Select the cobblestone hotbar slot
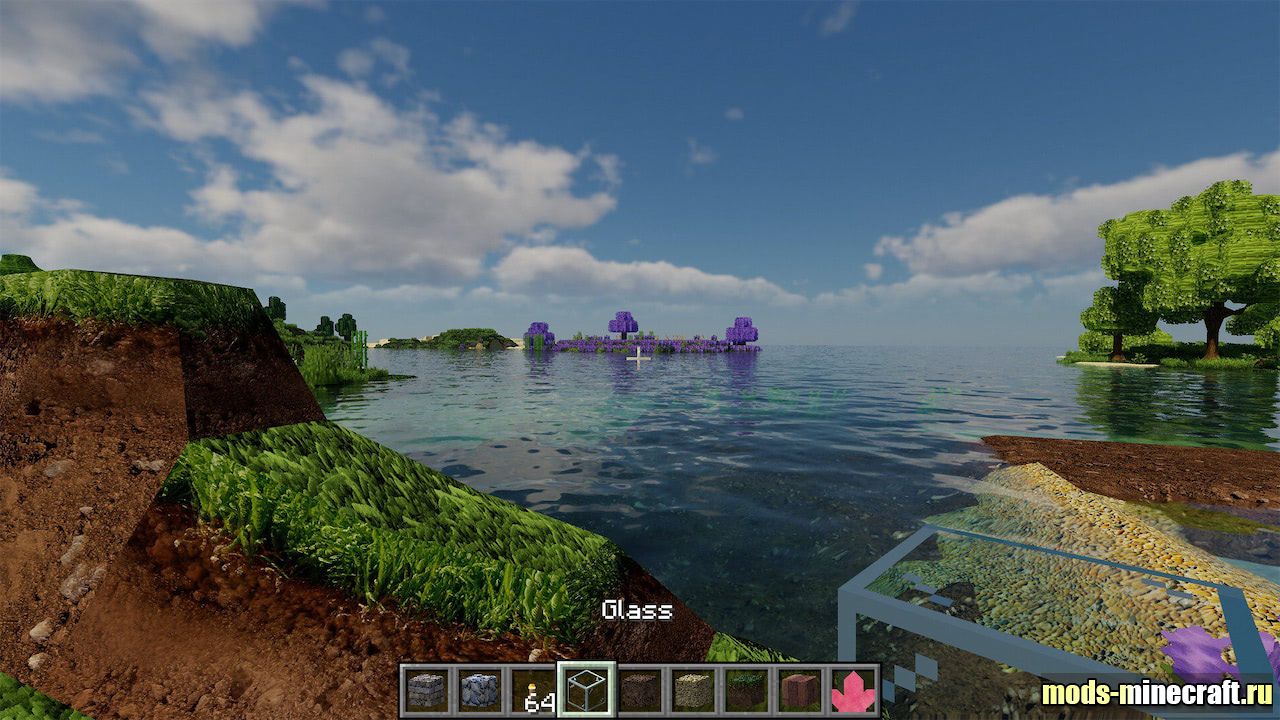Image resolution: width=1280 pixels, height=720 pixels. pos(479,690)
